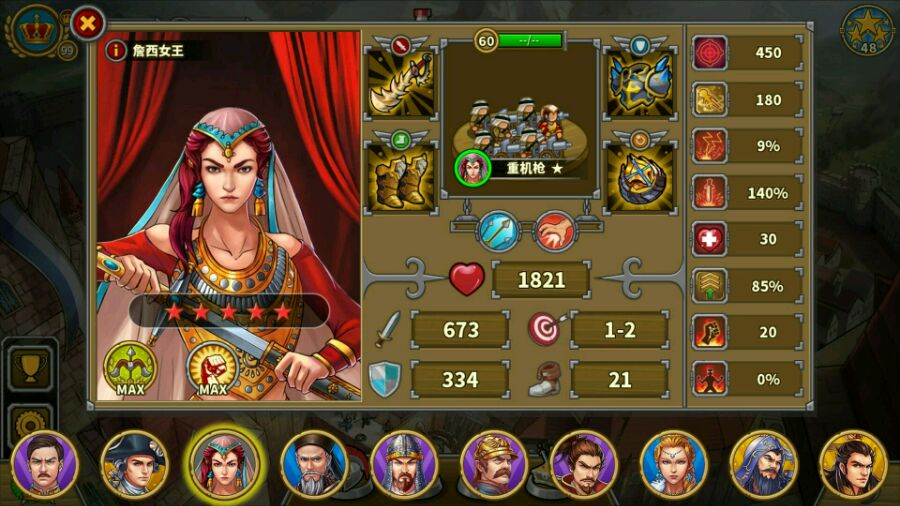This screenshot has width=900, height=506.
Task: Select the jeweled ring accessory slot
Action: click(640, 176)
